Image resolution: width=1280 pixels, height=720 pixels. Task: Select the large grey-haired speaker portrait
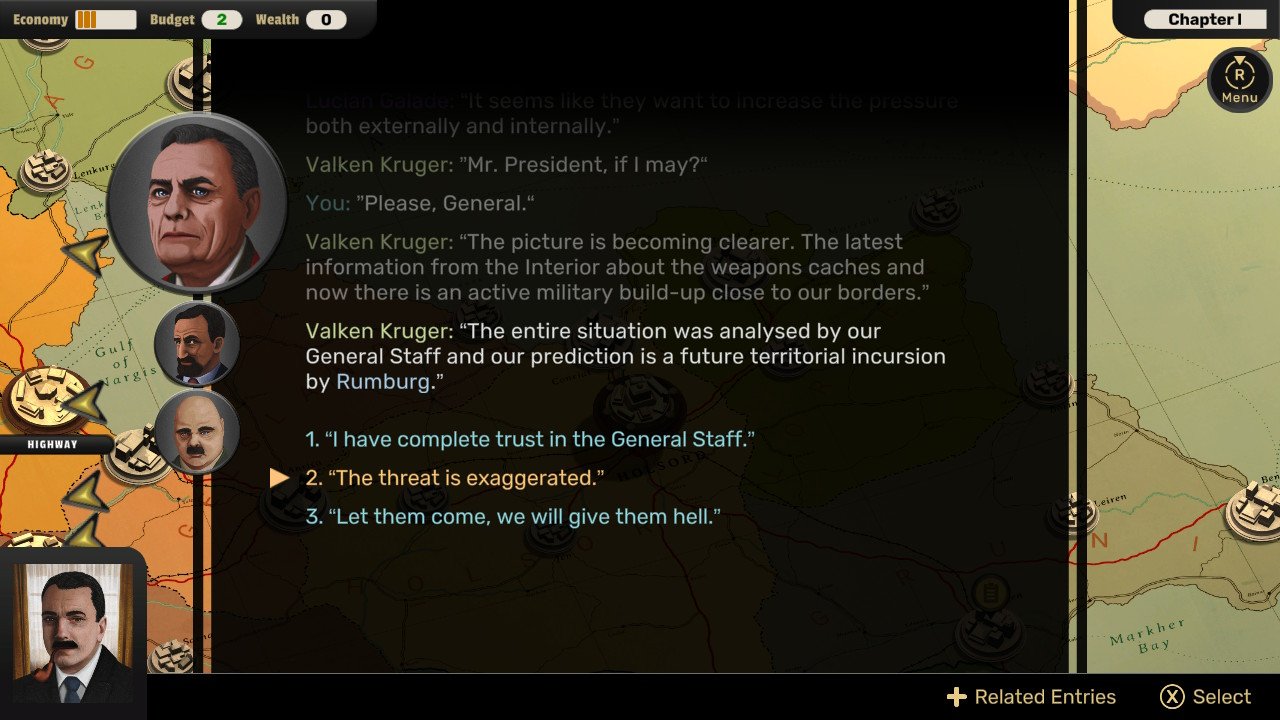pos(197,204)
